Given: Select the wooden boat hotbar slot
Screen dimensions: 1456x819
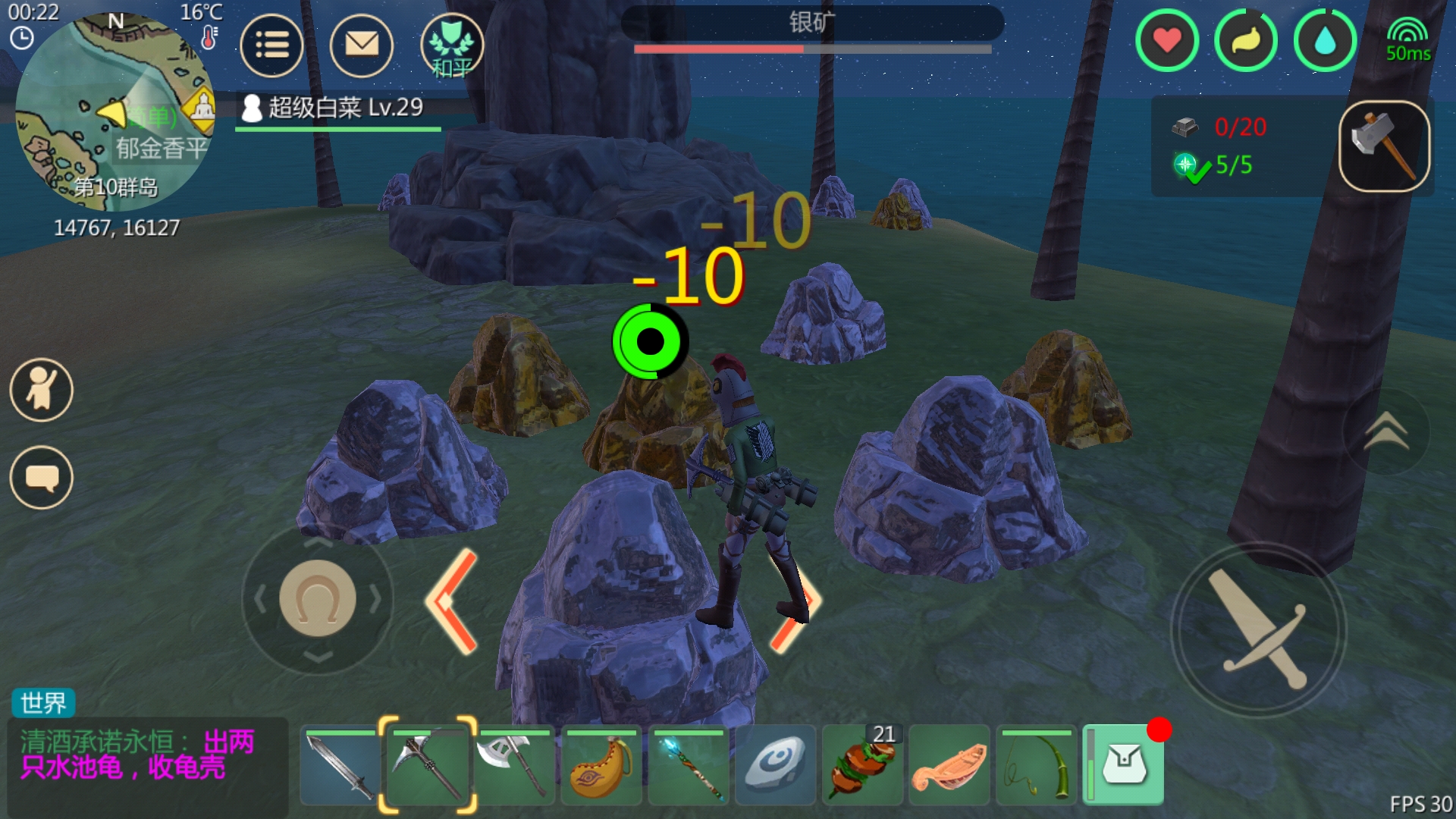Looking at the screenshot, I should (x=949, y=766).
